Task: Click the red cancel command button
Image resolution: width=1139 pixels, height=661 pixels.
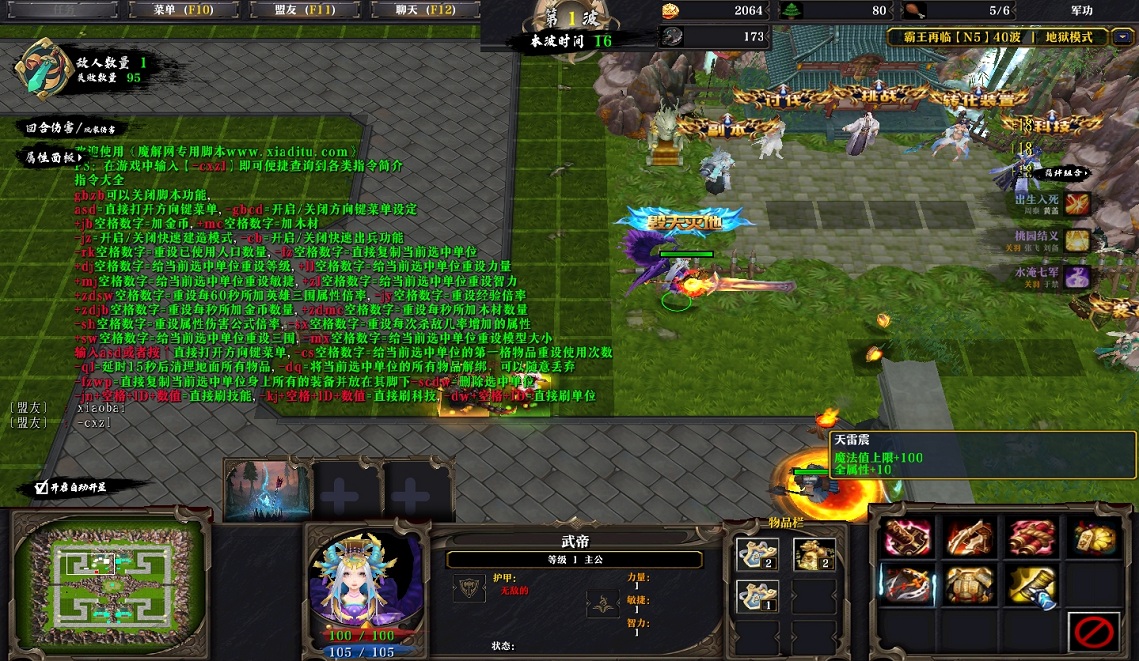Action: tap(1093, 630)
